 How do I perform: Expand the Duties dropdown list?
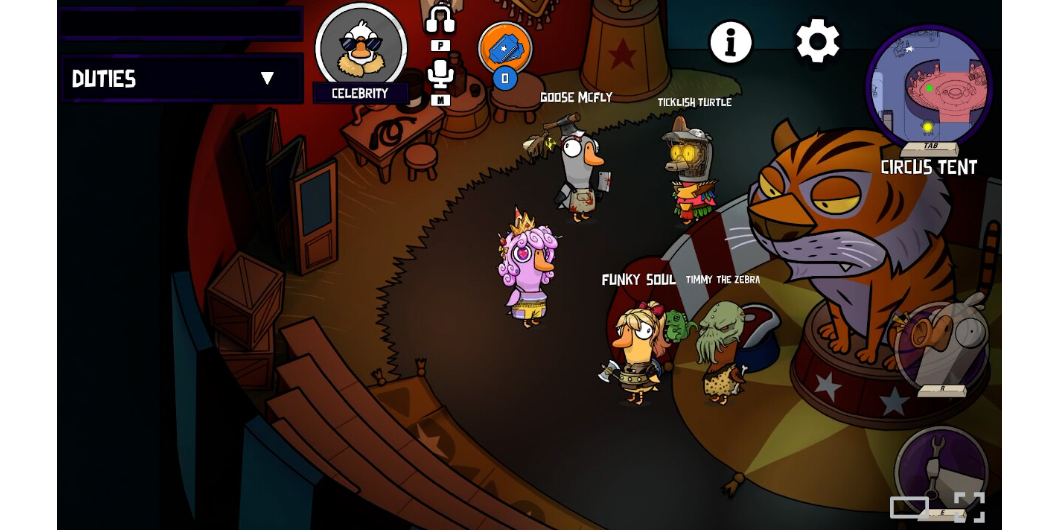click(266, 78)
